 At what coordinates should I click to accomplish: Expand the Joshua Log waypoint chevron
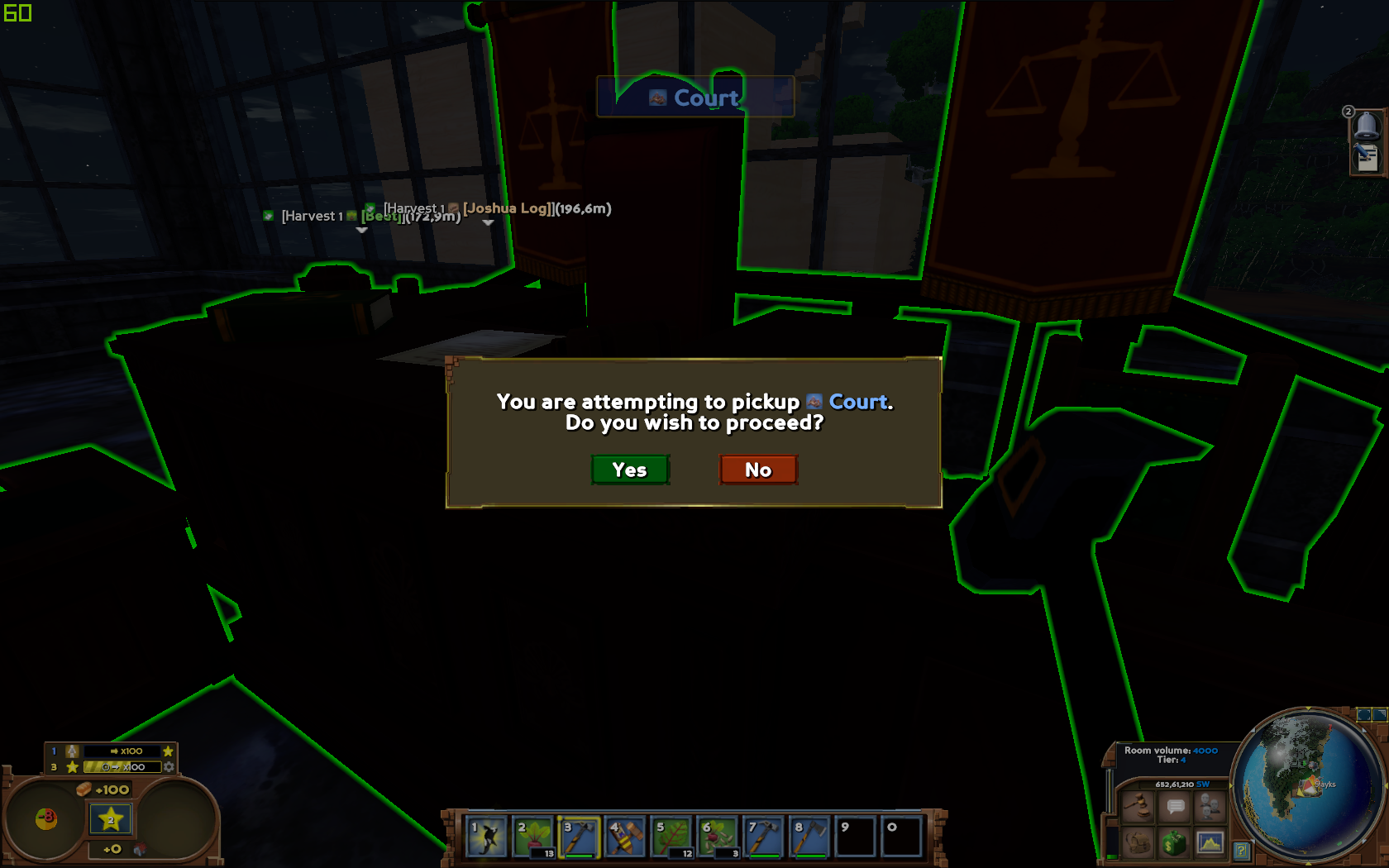point(488,224)
